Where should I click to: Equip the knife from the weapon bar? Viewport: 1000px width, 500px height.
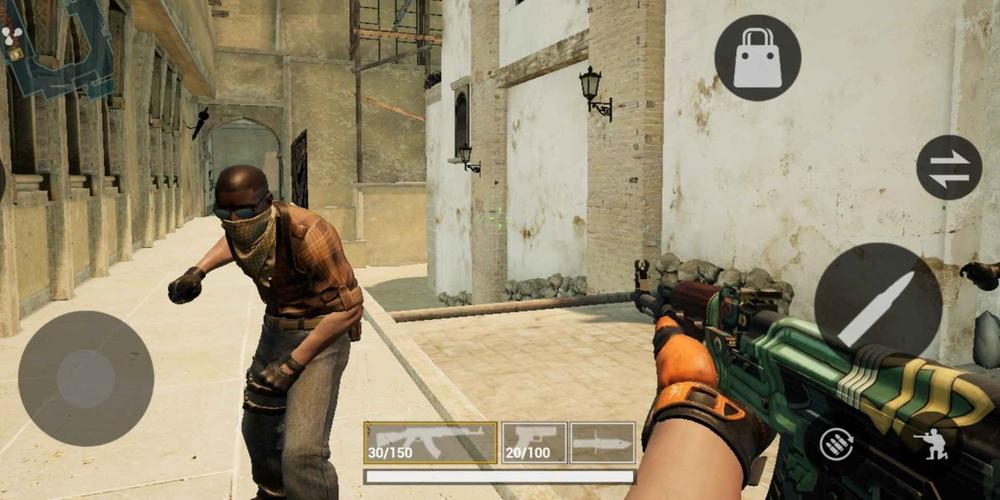[602, 442]
